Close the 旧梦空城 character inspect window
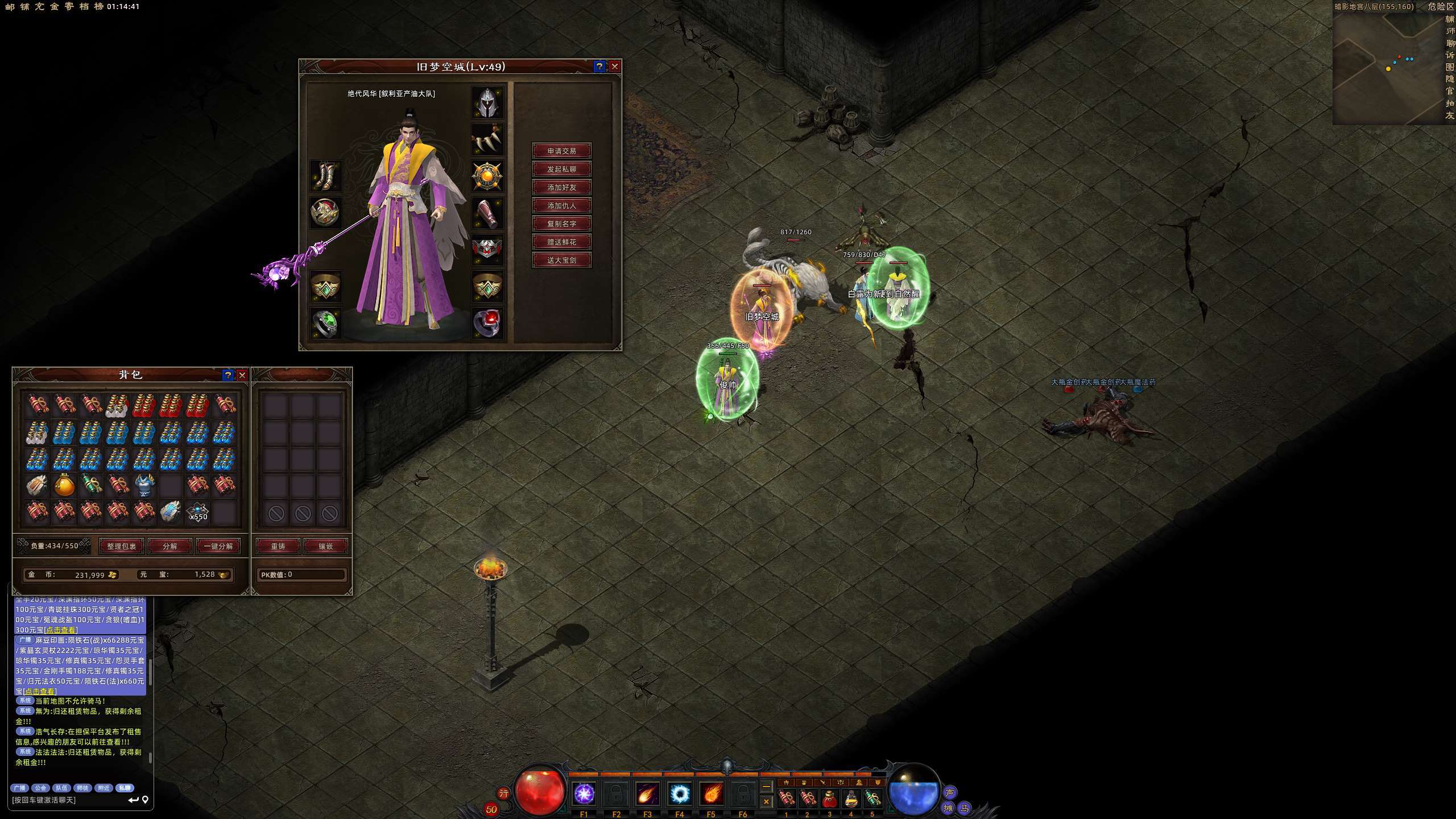Image resolution: width=1456 pixels, height=819 pixels. tap(614, 67)
